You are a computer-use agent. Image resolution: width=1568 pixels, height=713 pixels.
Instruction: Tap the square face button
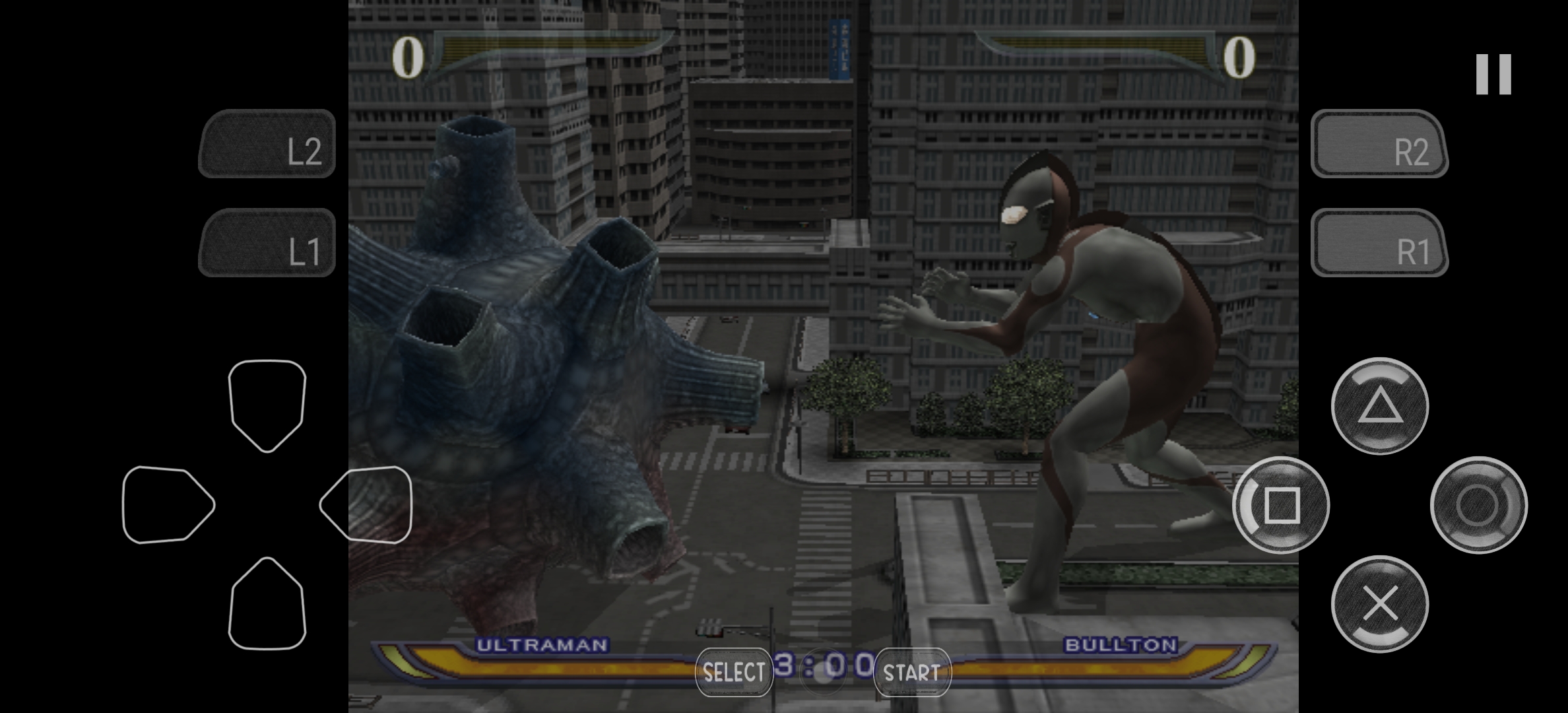pos(1281,505)
